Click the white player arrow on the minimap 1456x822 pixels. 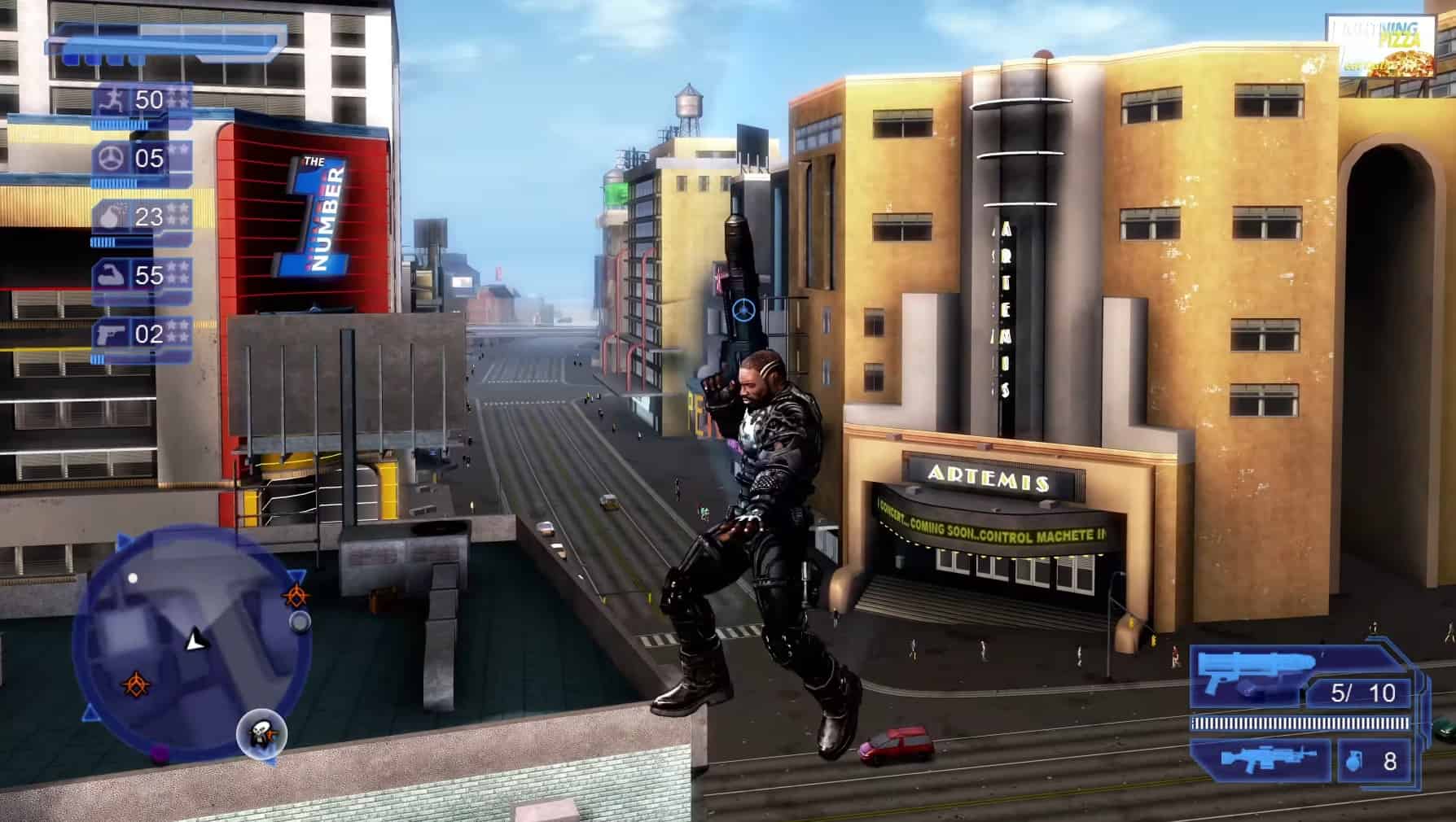coord(195,640)
